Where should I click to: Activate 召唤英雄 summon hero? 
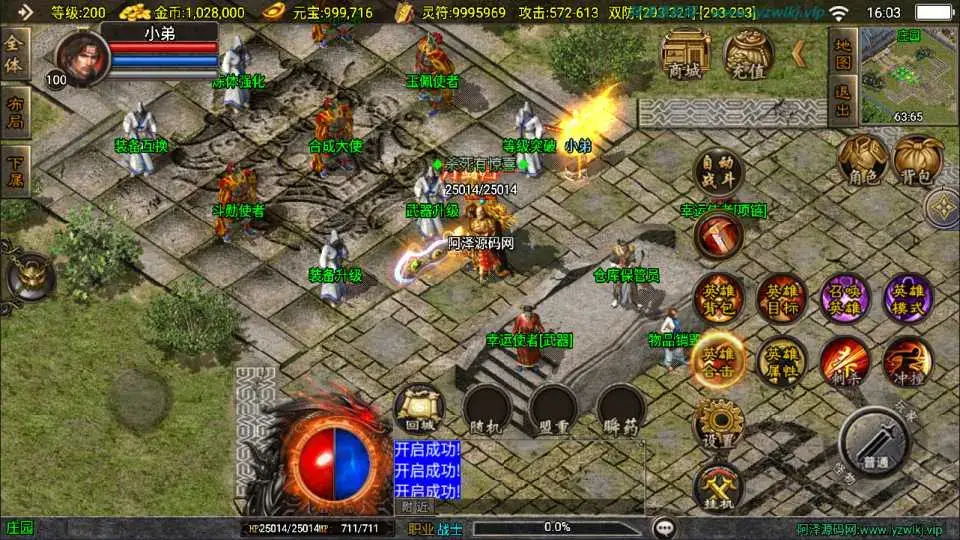844,298
